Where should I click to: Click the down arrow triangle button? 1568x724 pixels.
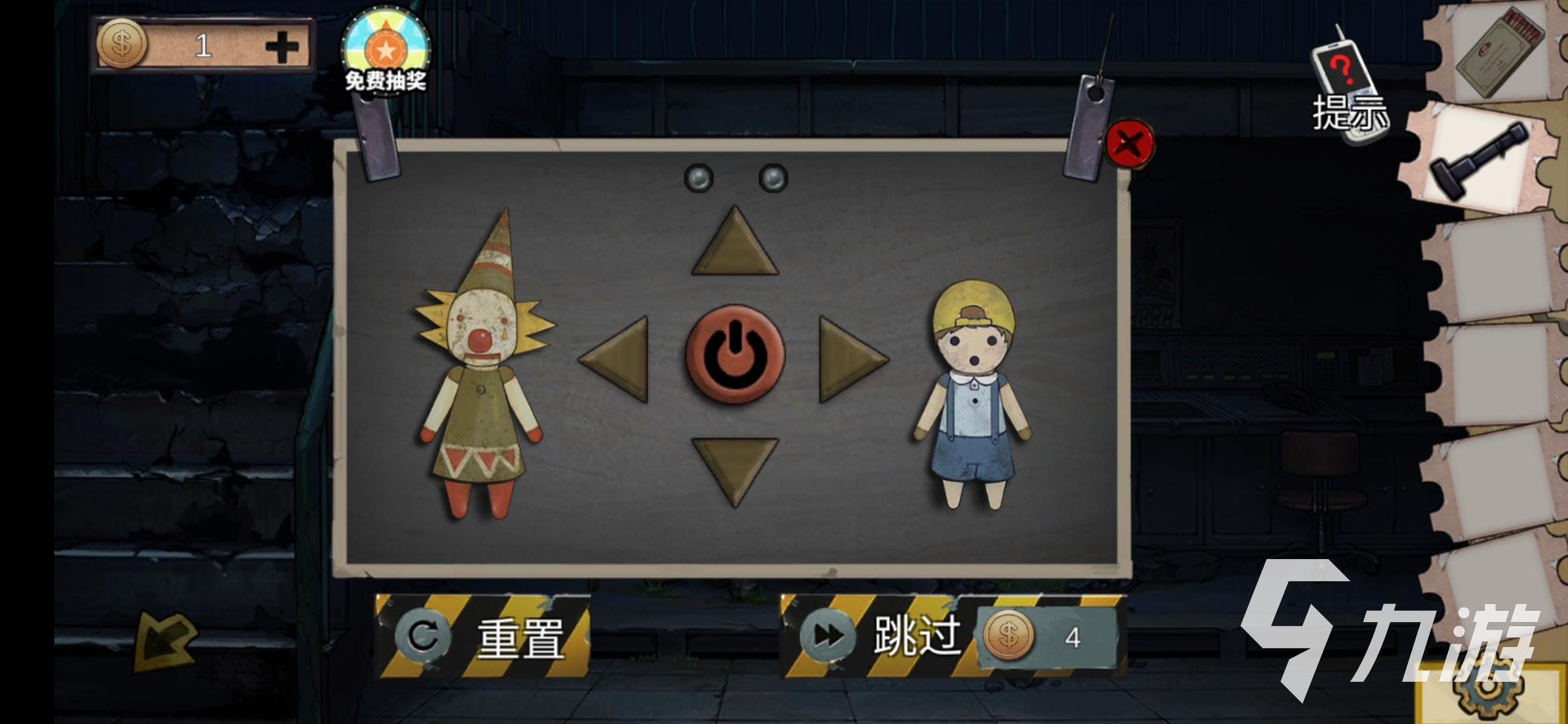[735, 467]
